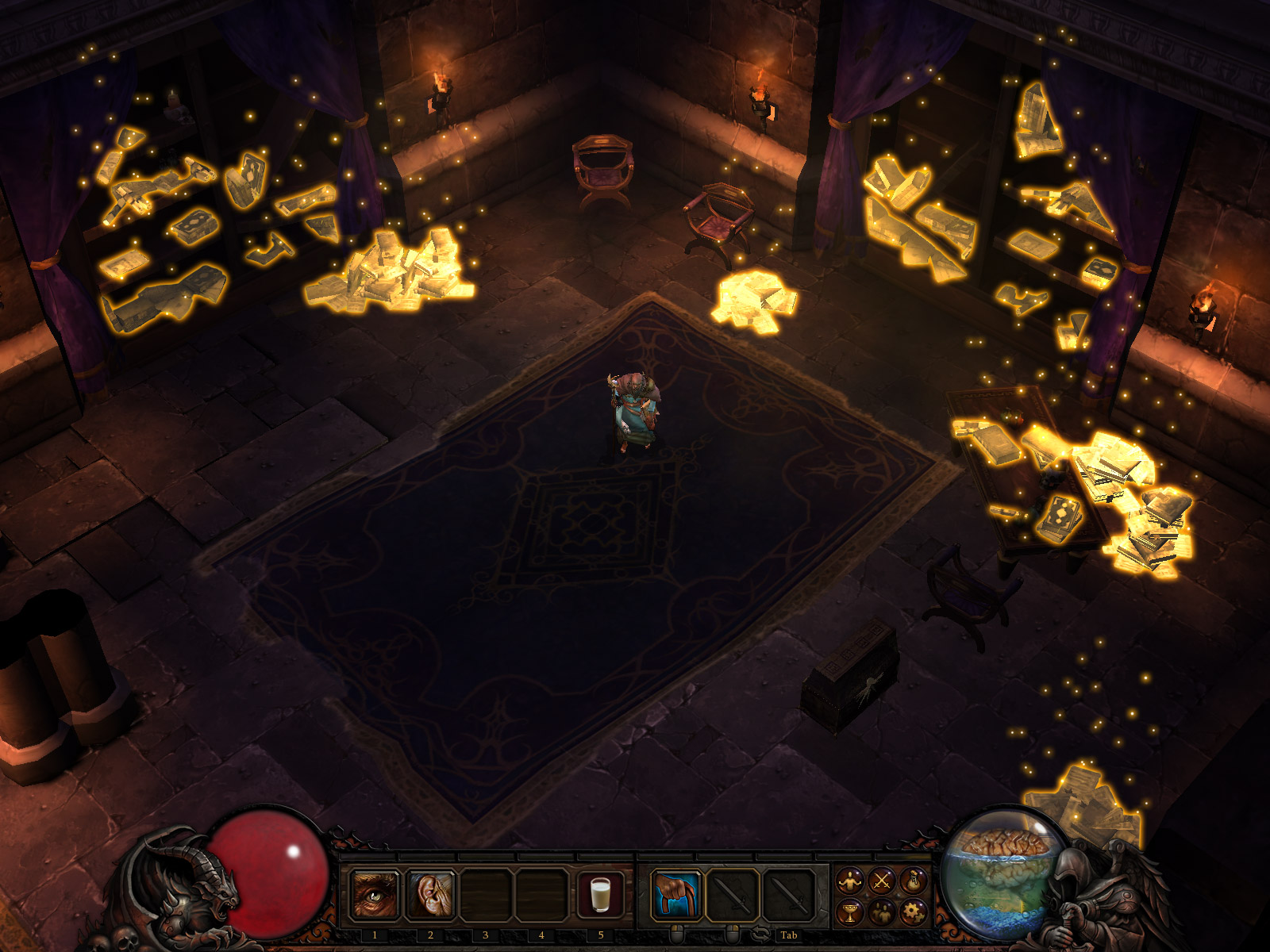The image size is (1270, 952).
Task: Select the sword skill on right mouse button
Action: 733,894
